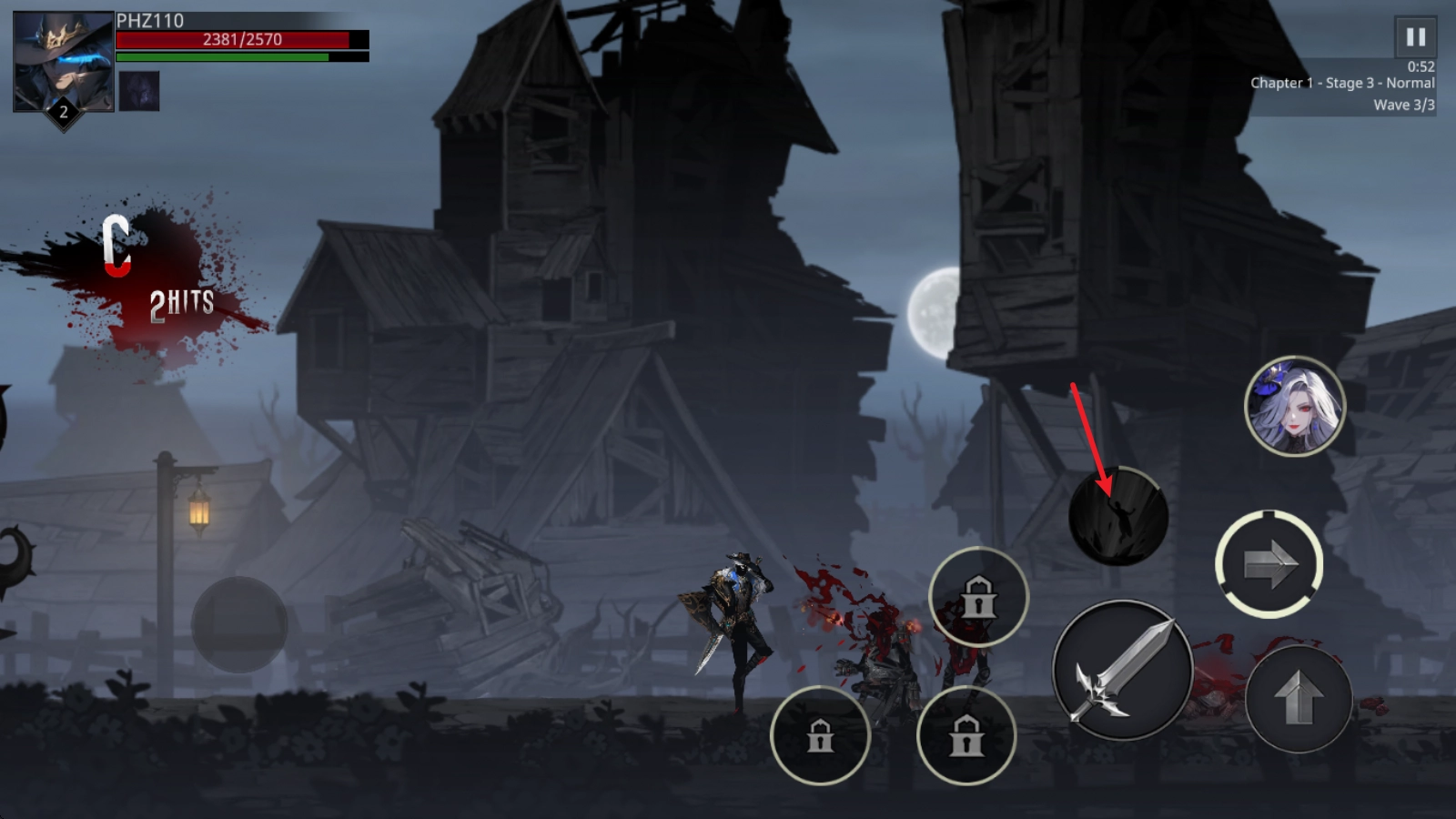Viewport: 1456px width, 819px height.
Task: Tap the virtual movement joystick
Action: tap(239, 624)
